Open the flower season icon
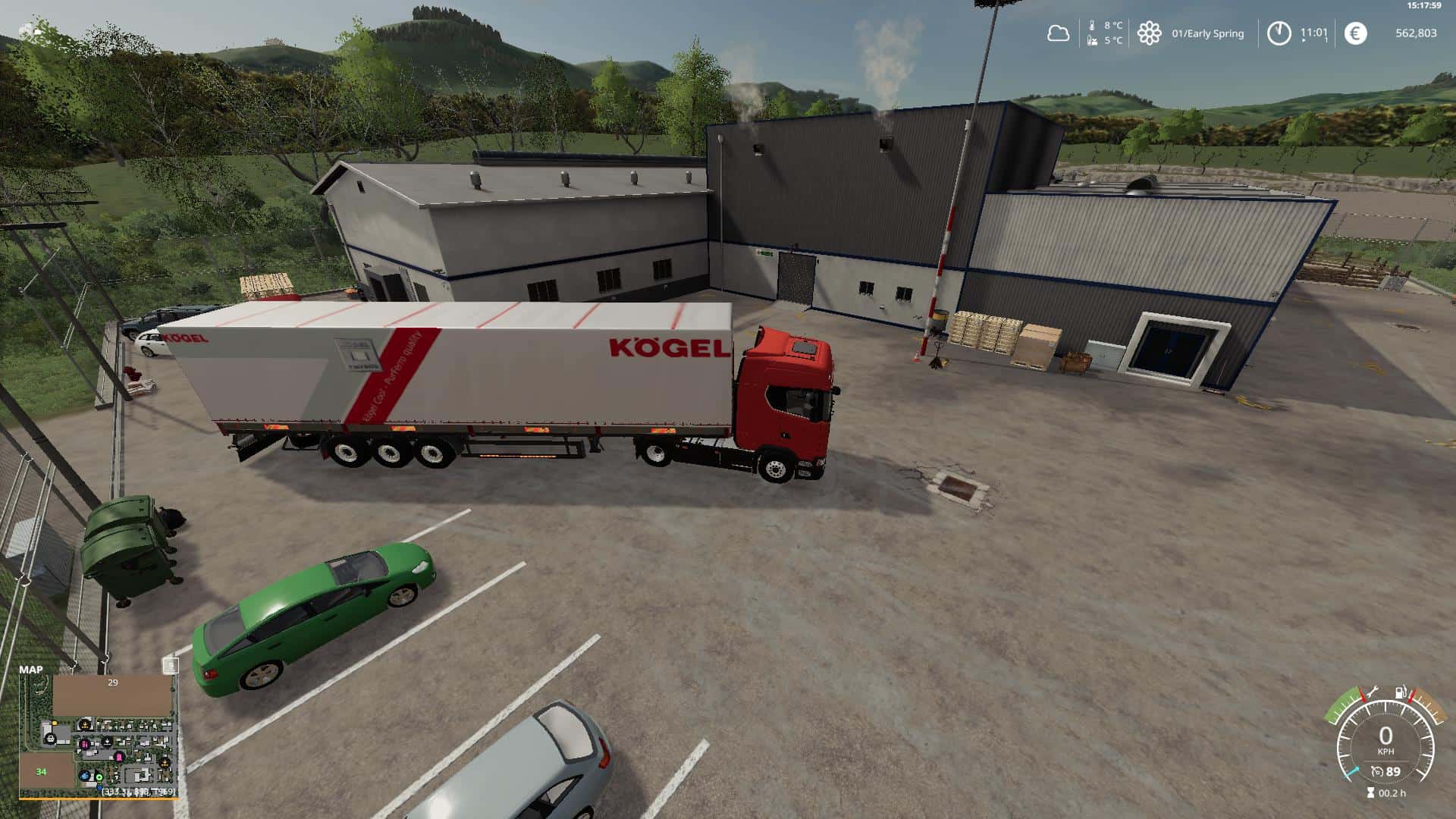 pos(1149,33)
